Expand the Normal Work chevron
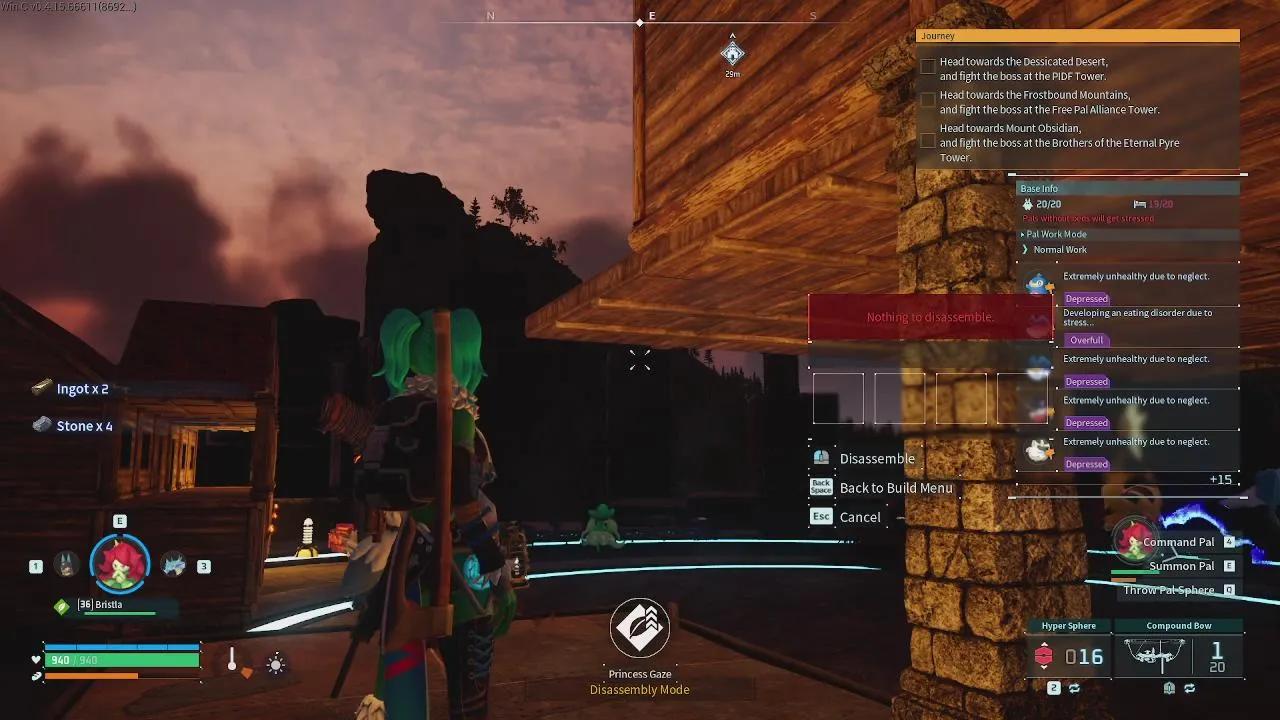 (1026, 249)
